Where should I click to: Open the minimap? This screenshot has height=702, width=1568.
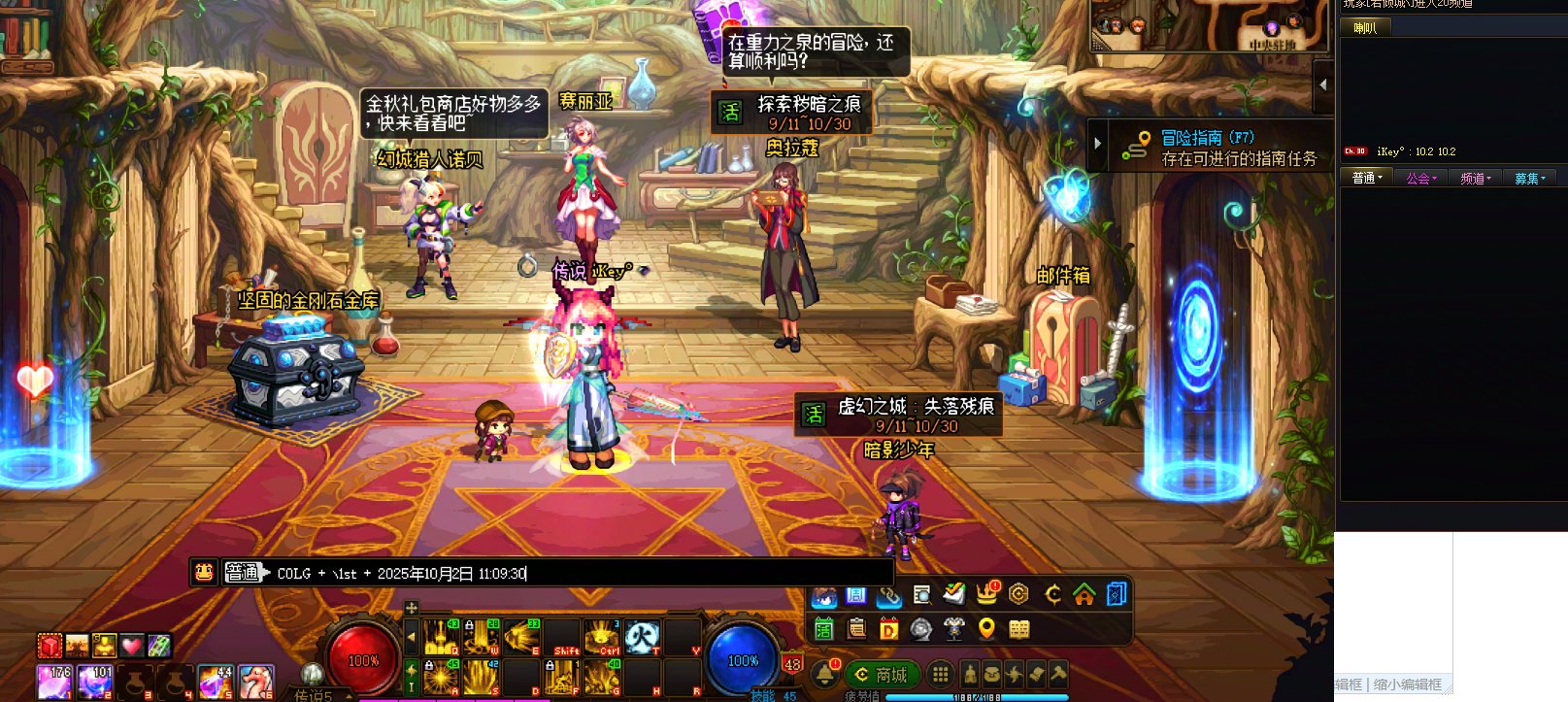tap(1209, 25)
